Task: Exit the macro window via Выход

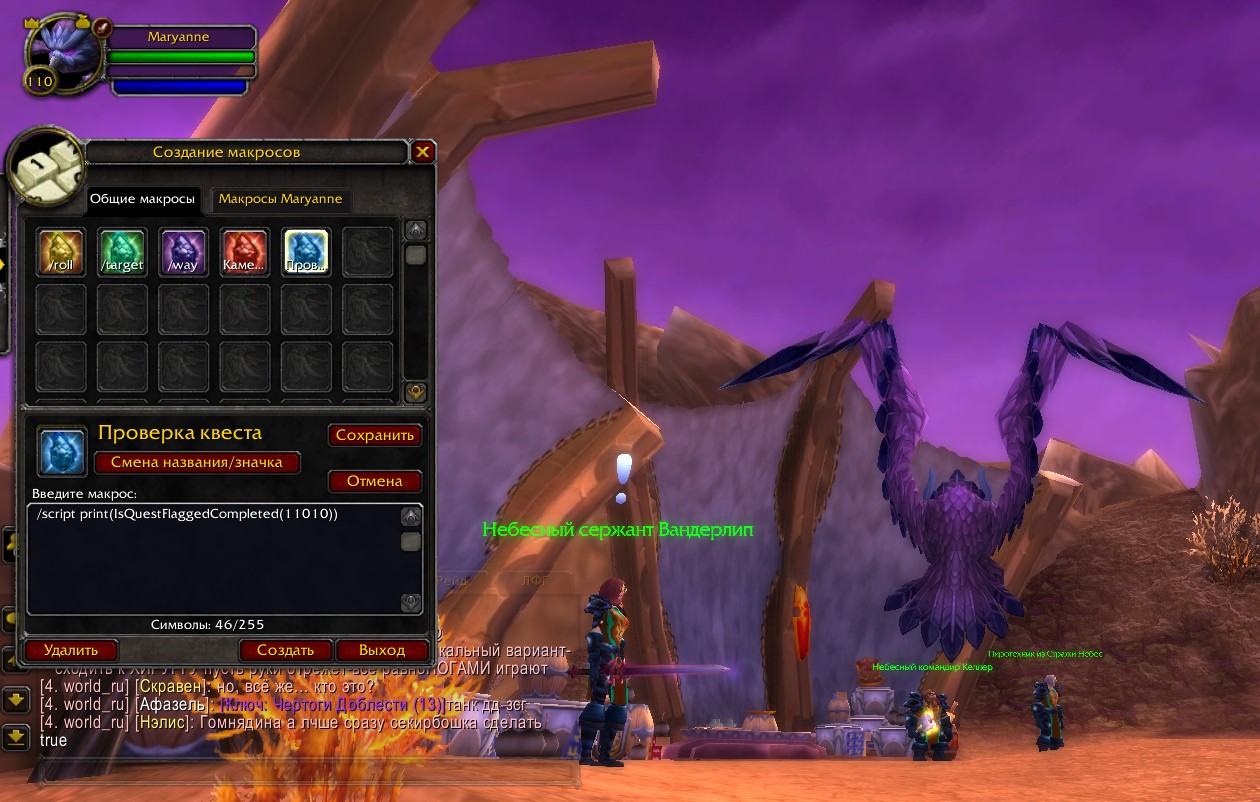Action: [382, 650]
